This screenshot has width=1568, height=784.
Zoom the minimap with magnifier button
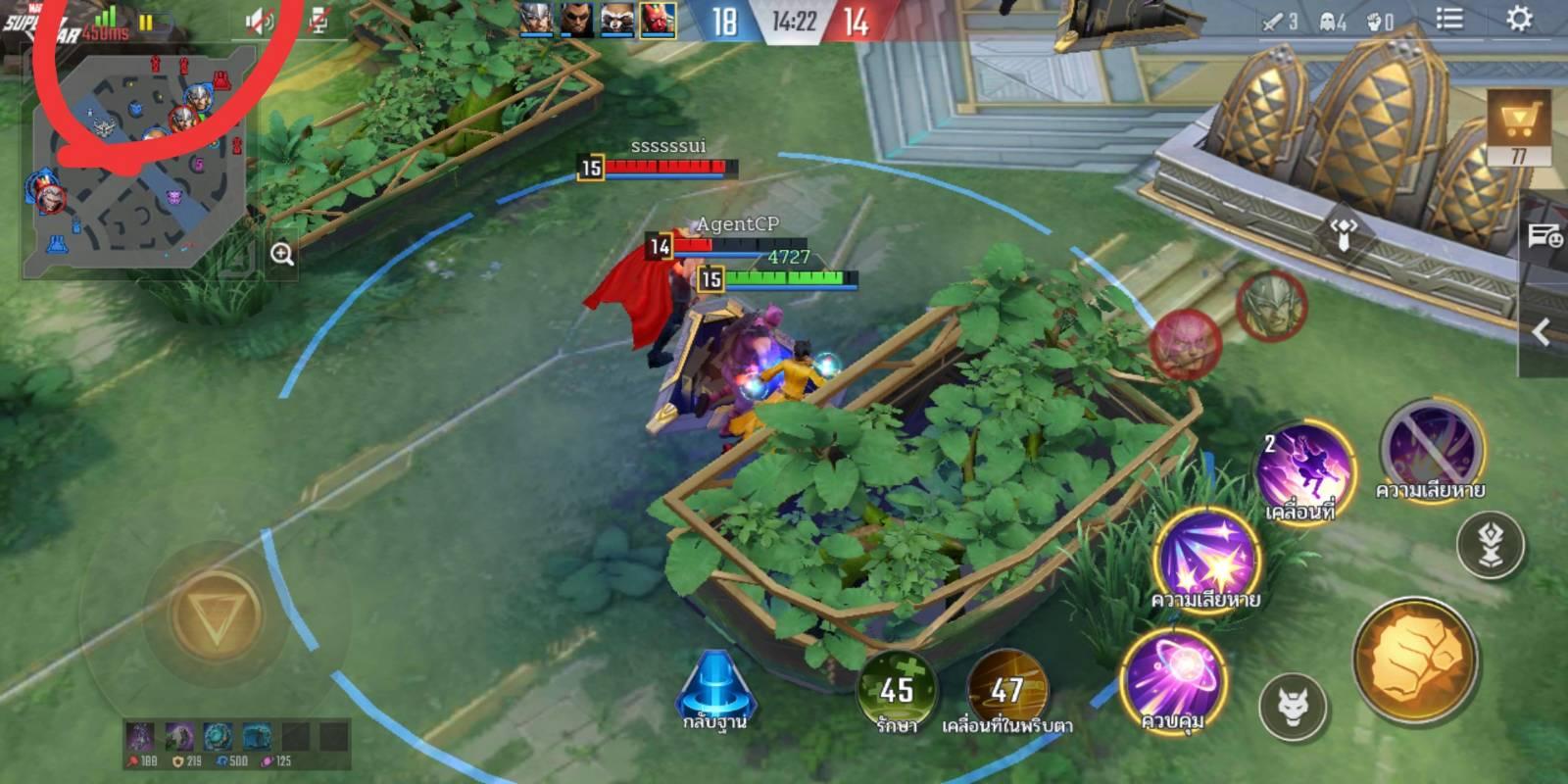[x=282, y=255]
